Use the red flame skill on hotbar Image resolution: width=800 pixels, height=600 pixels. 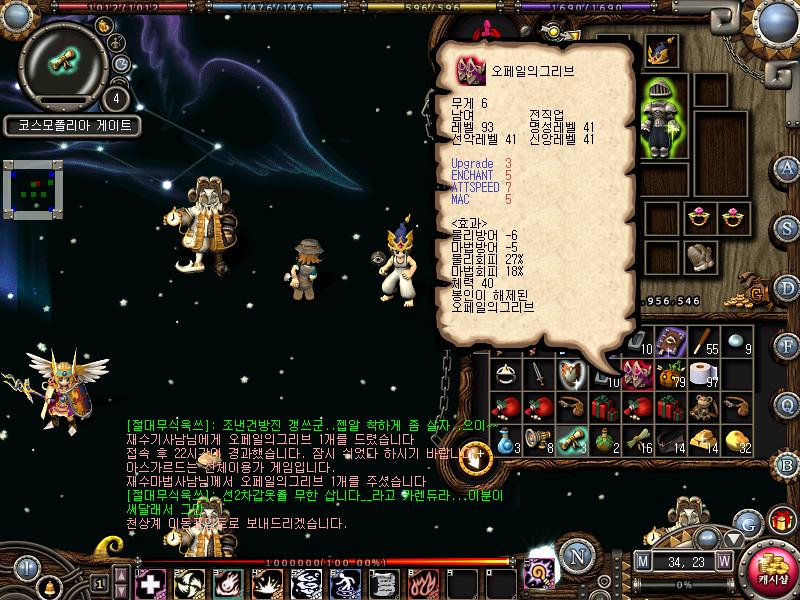(421, 582)
